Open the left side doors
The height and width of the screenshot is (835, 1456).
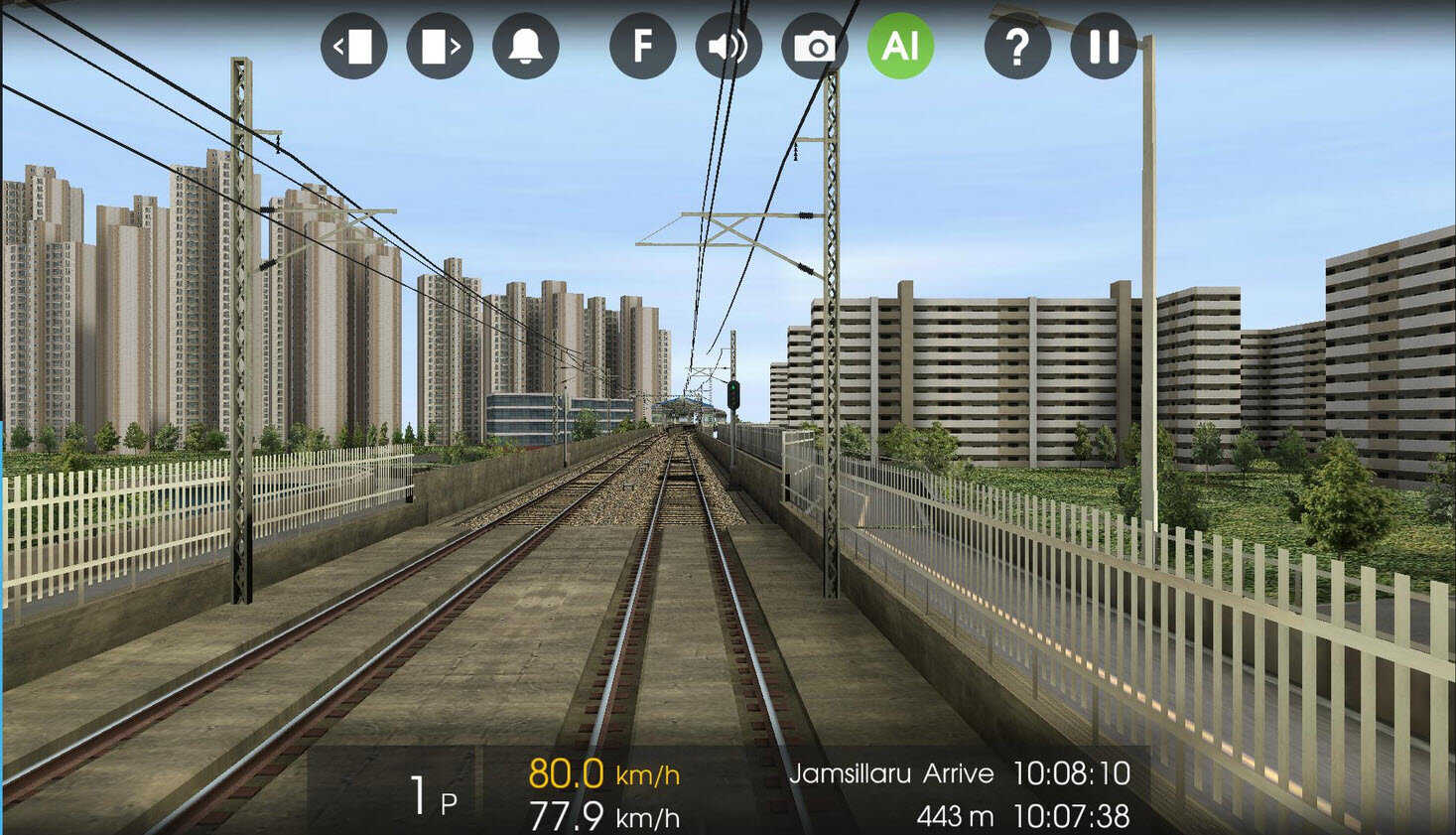354,46
